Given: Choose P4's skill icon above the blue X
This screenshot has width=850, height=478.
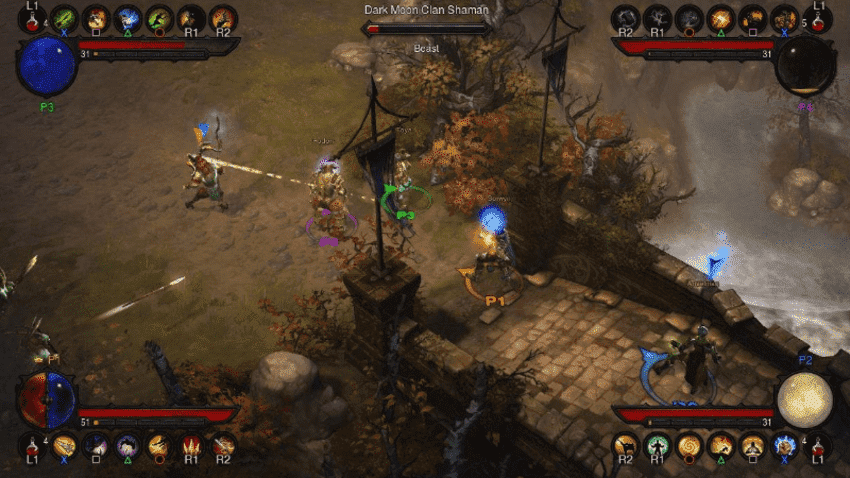Looking at the screenshot, I should (x=784, y=17).
